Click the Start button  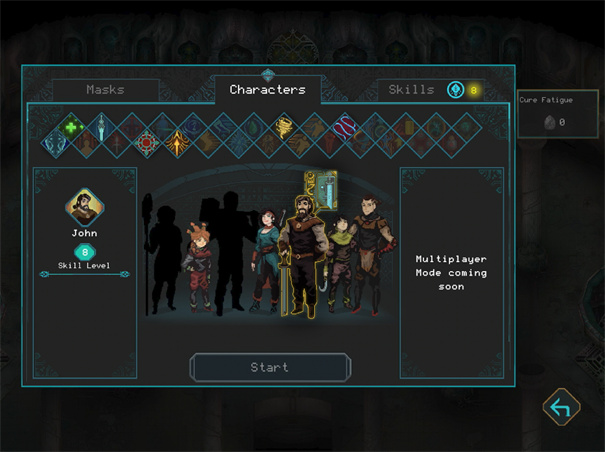pos(270,367)
